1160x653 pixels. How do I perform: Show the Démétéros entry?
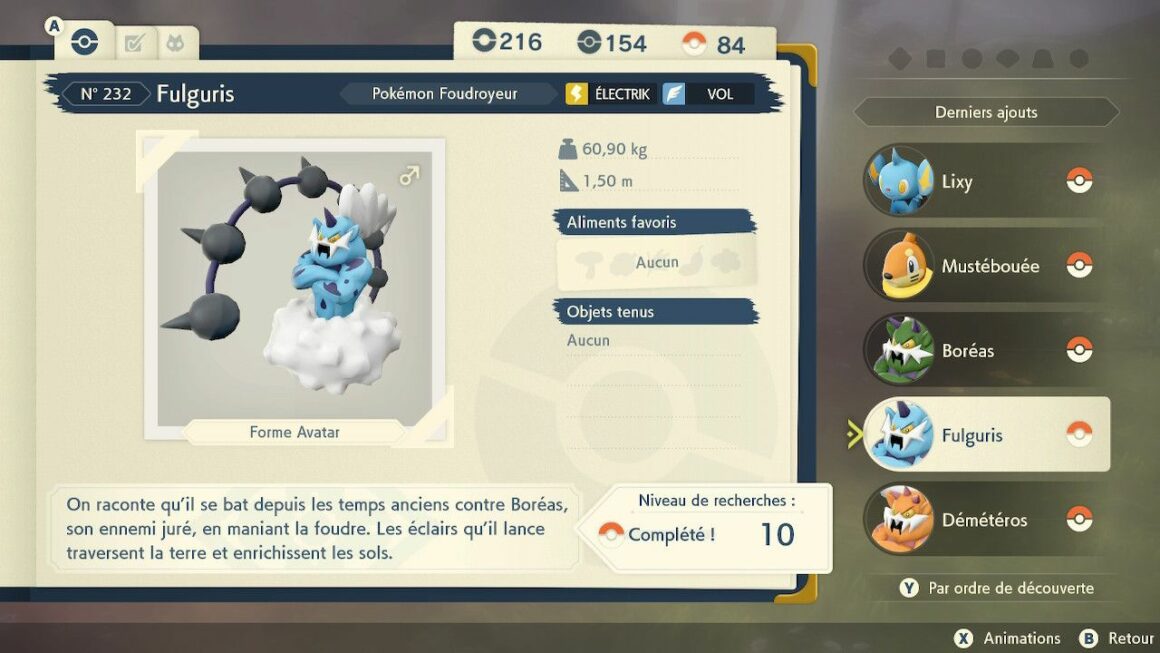[985, 520]
